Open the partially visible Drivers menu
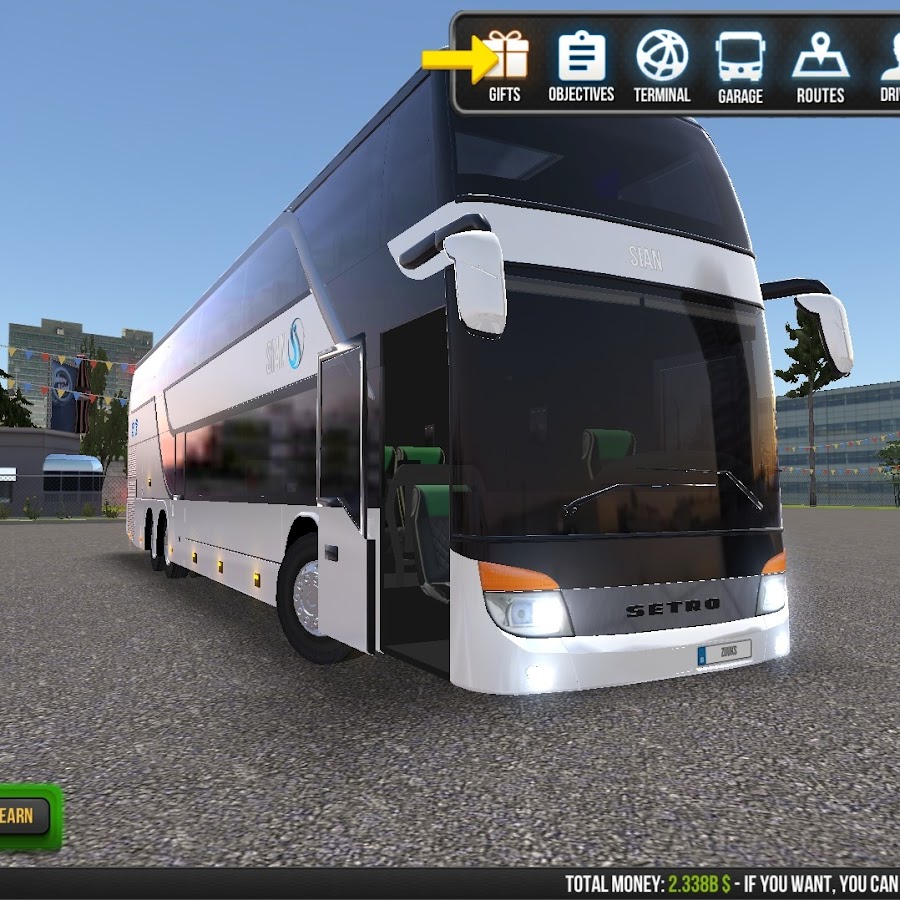 click(x=889, y=65)
